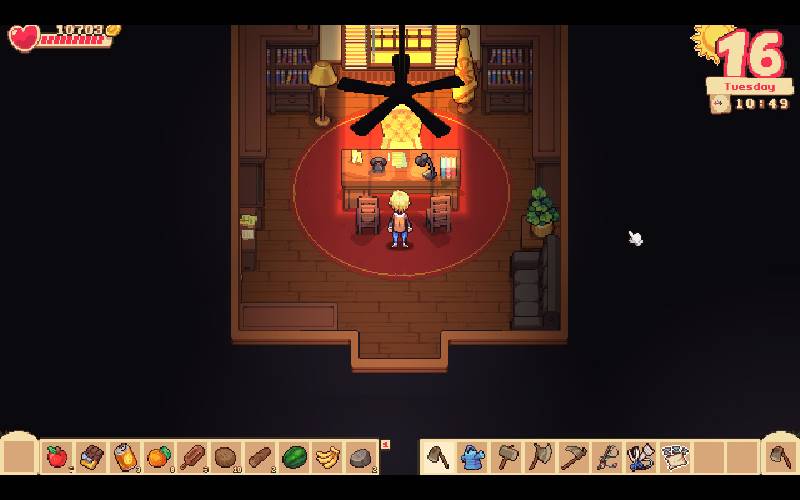Click the small red hotbar page indicator
The width and height of the screenshot is (800, 500).
(x=385, y=445)
